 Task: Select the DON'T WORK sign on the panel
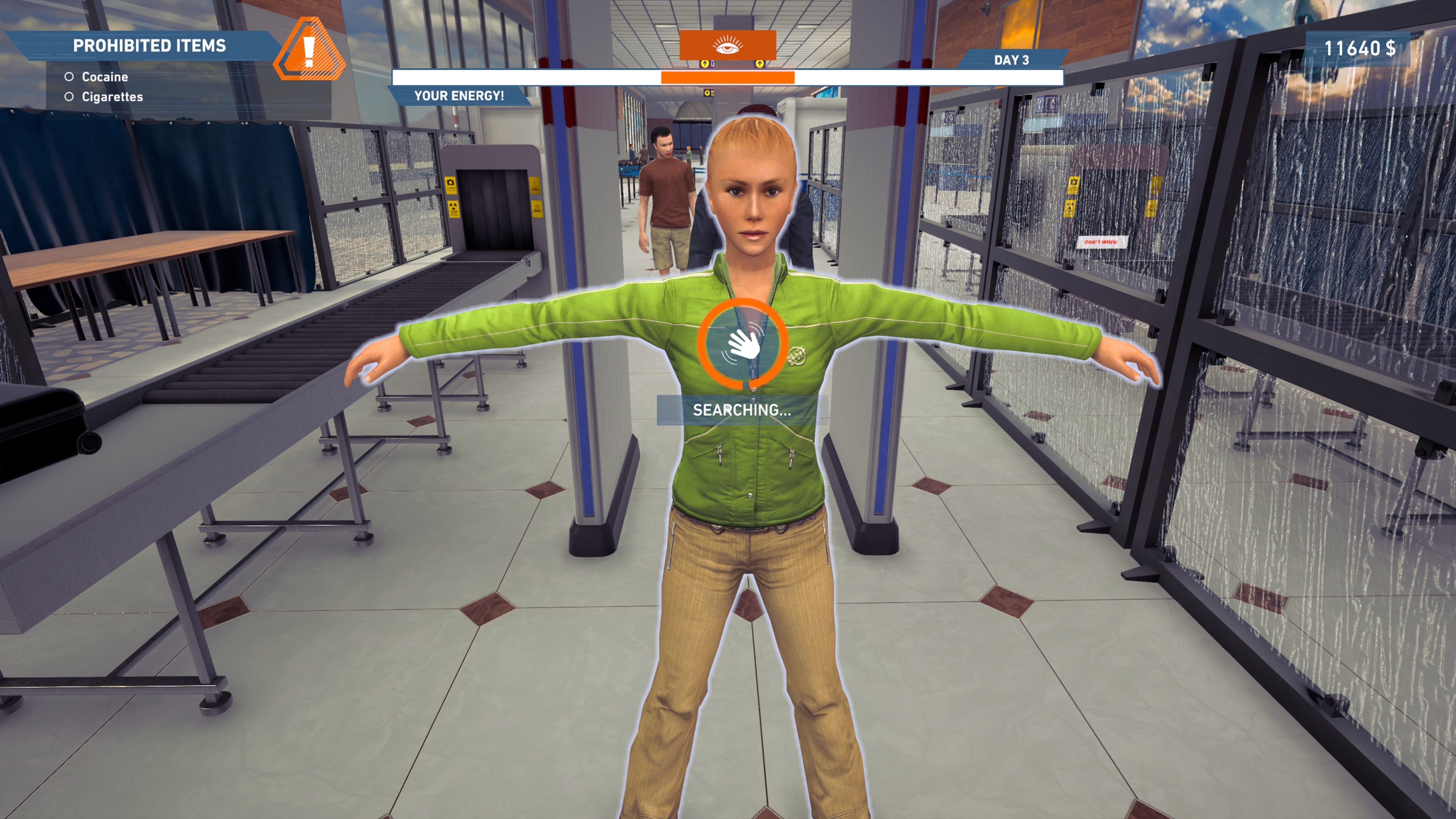(x=1102, y=243)
